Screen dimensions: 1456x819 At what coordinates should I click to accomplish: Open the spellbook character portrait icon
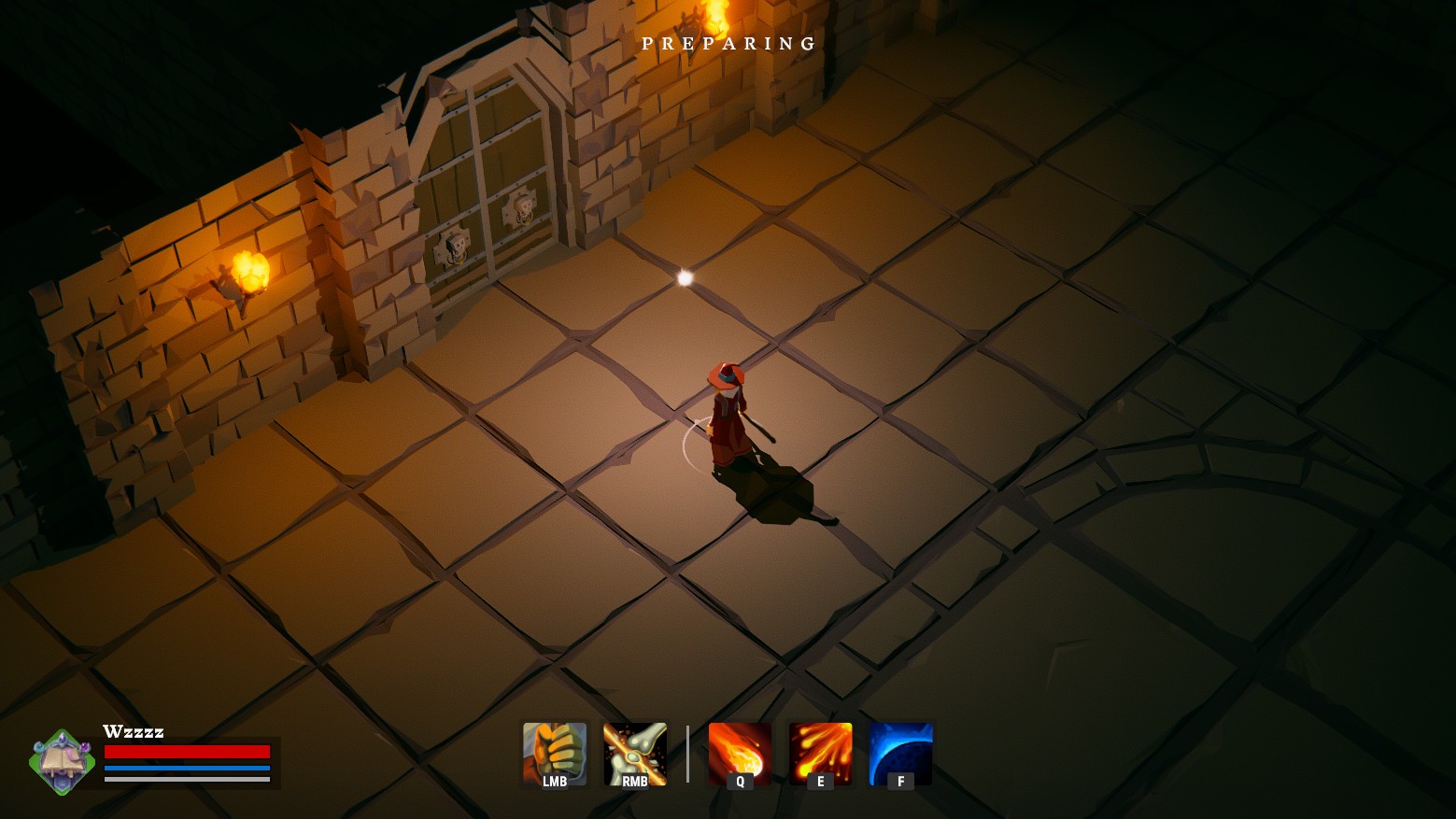(62, 761)
